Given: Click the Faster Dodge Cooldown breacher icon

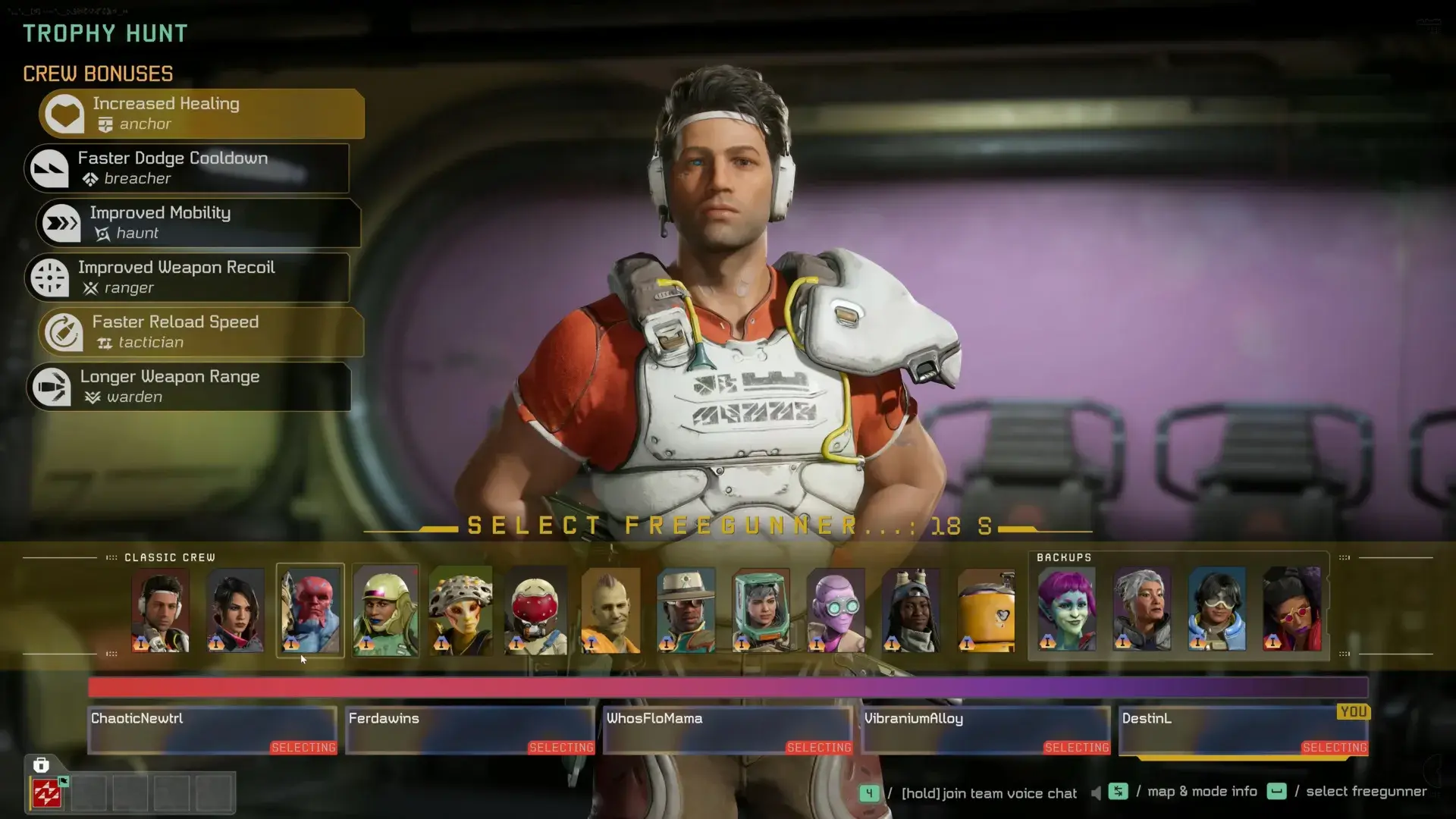Looking at the screenshot, I should pos(49,168).
